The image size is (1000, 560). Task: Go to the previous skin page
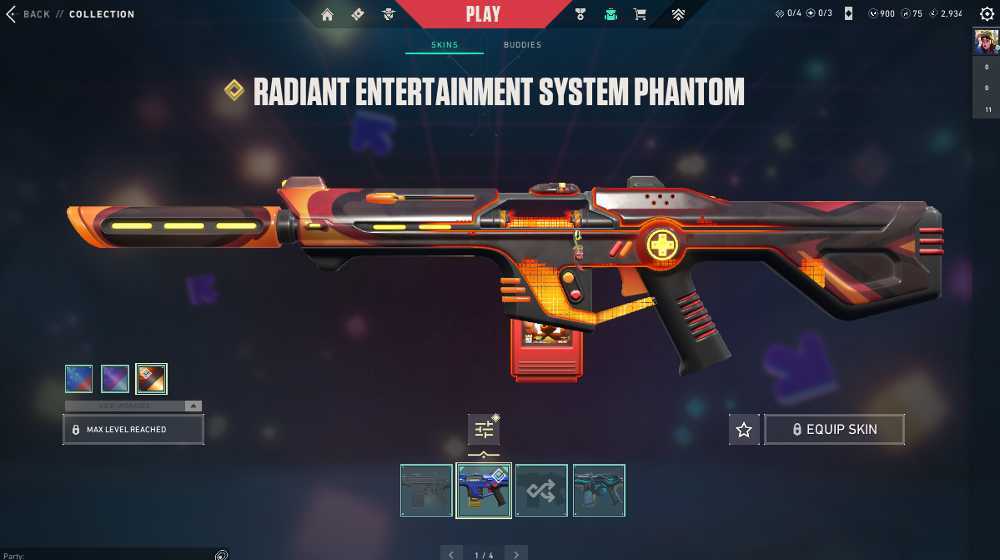tap(452, 553)
